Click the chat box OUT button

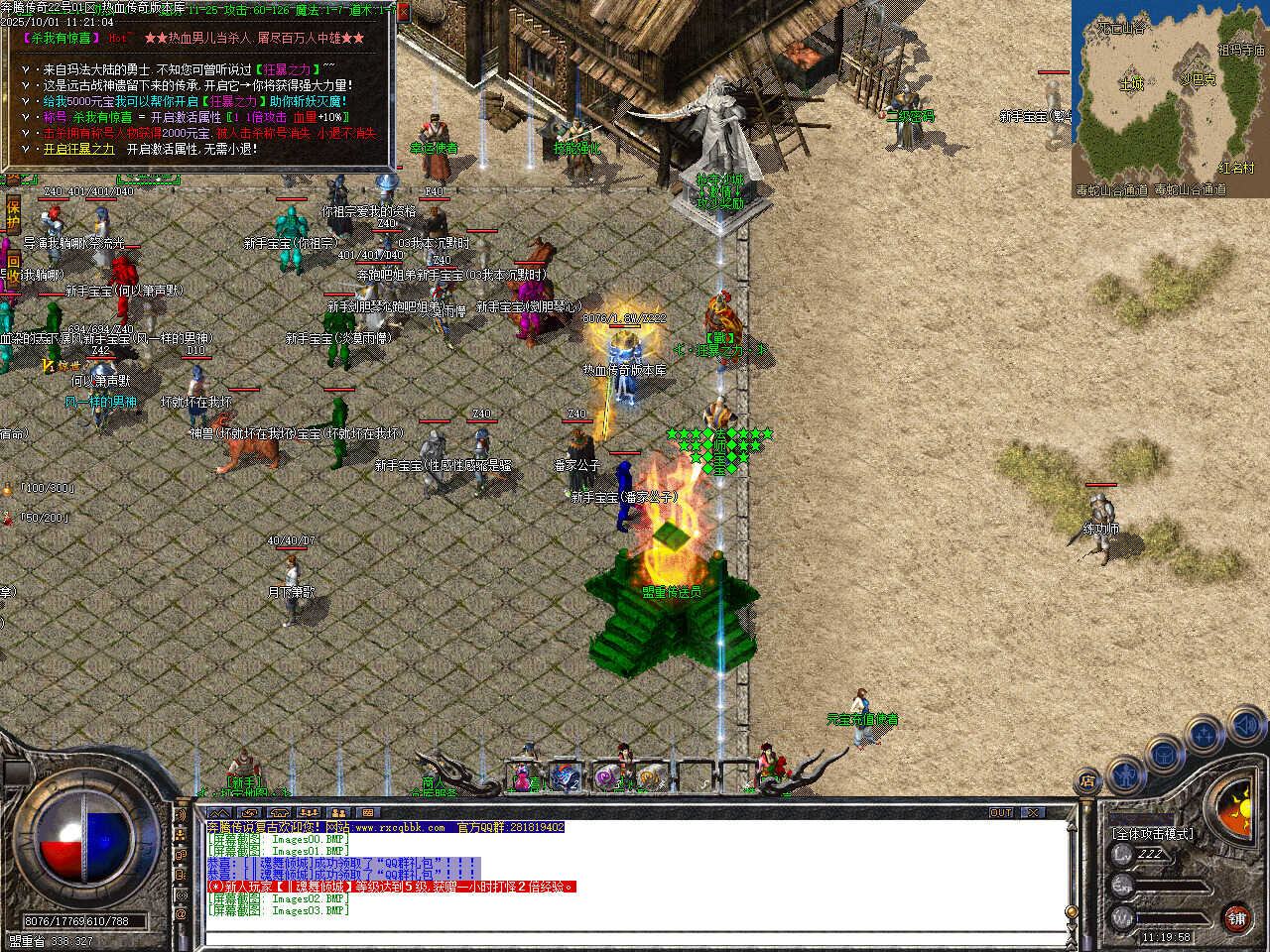(x=1001, y=812)
